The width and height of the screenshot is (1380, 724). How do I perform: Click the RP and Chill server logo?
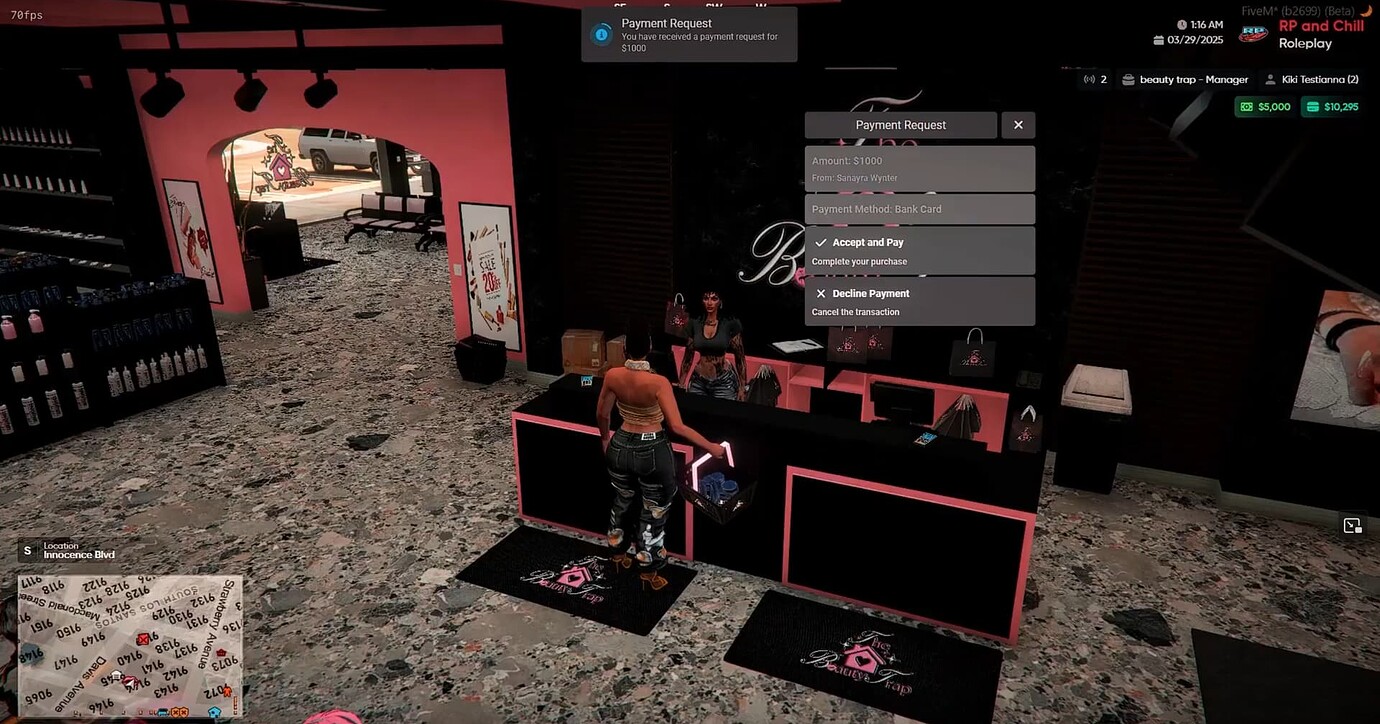pyautogui.click(x=1253, y=32)
